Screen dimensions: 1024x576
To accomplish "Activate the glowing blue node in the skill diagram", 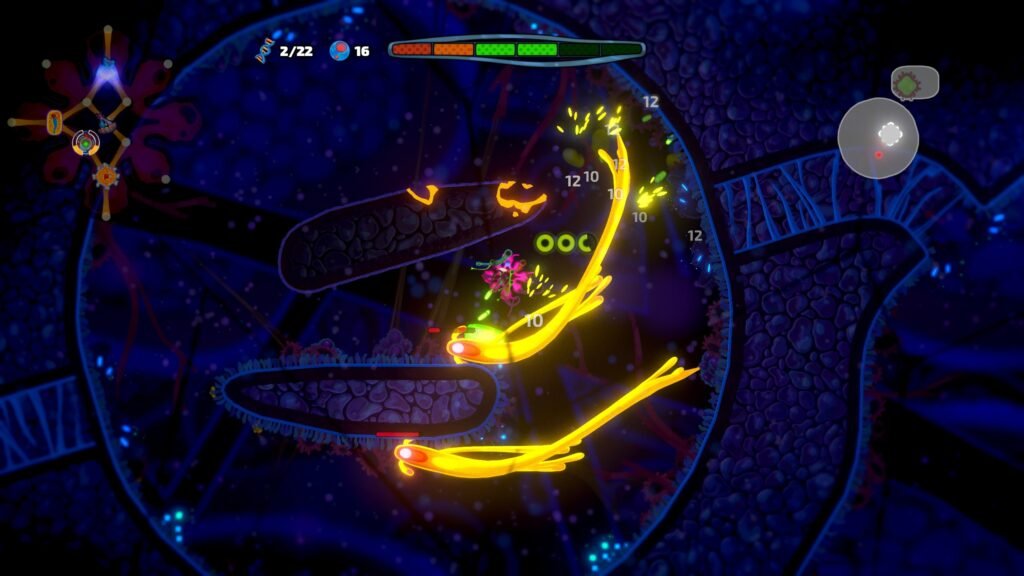I will tap(105, 70).
